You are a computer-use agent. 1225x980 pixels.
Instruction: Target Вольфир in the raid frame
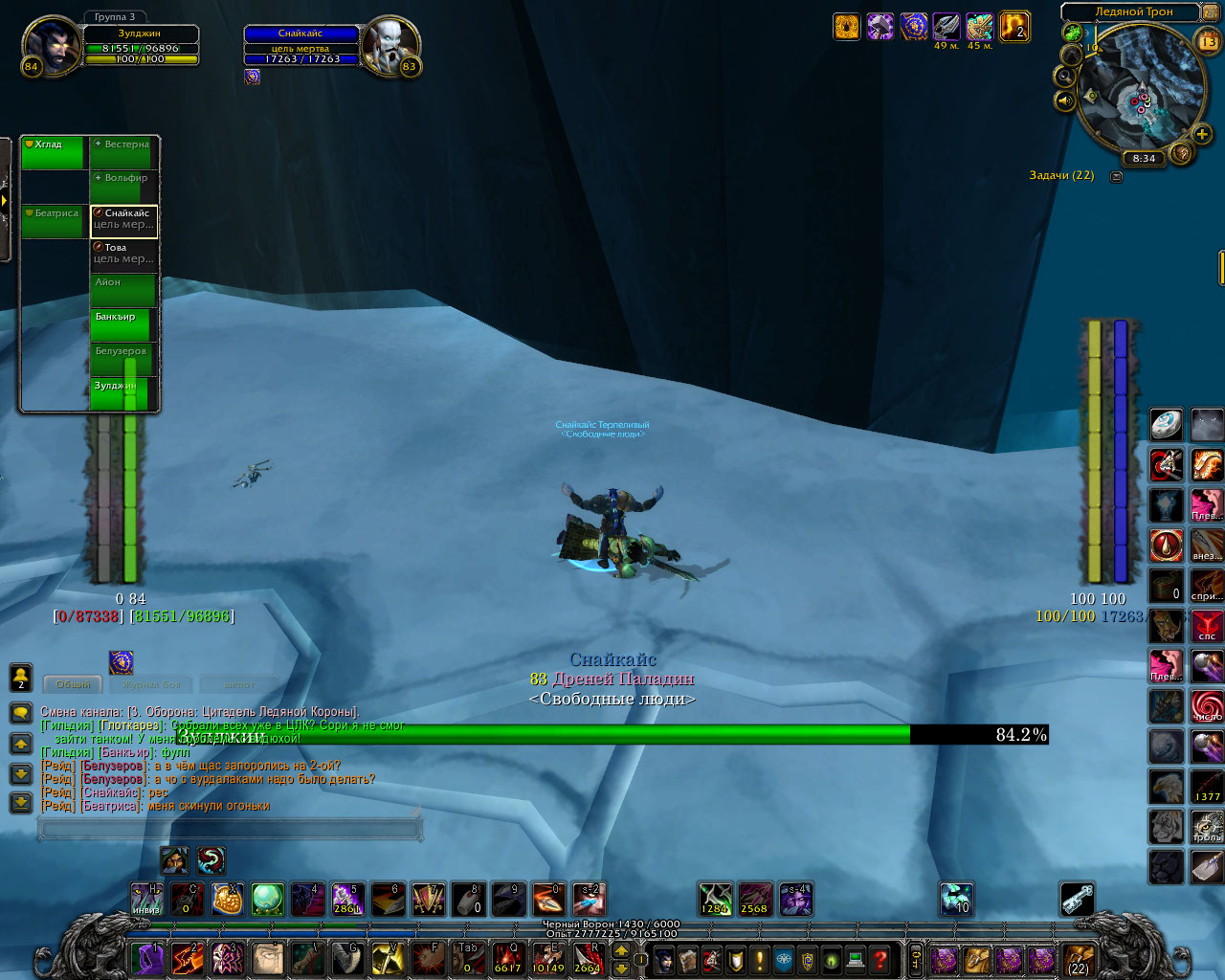pyautogui.click(x=124, y=188)
